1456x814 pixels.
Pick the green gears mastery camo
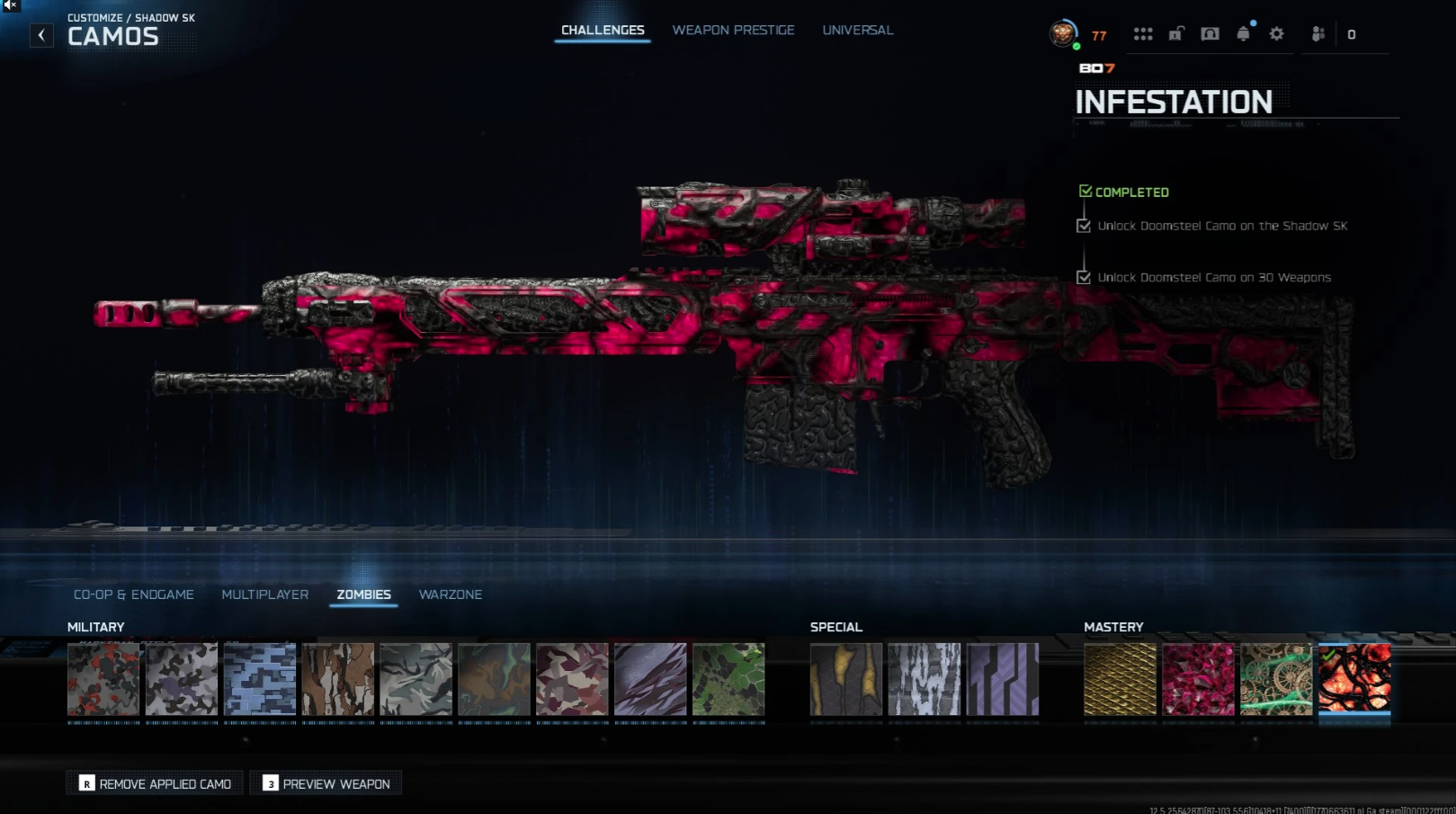[1276, 679]
